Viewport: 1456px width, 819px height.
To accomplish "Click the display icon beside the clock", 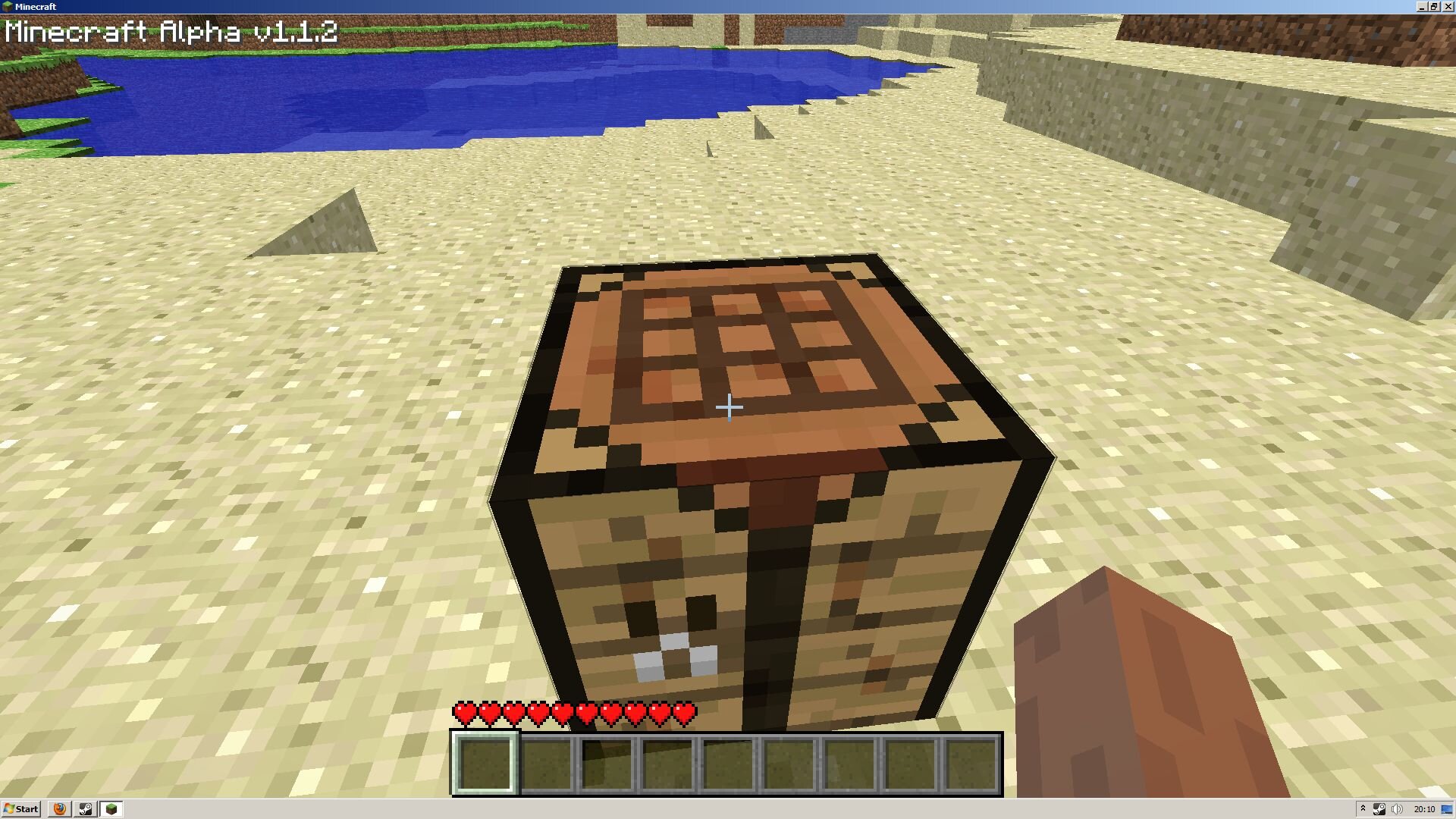I will click(1445, 809).
